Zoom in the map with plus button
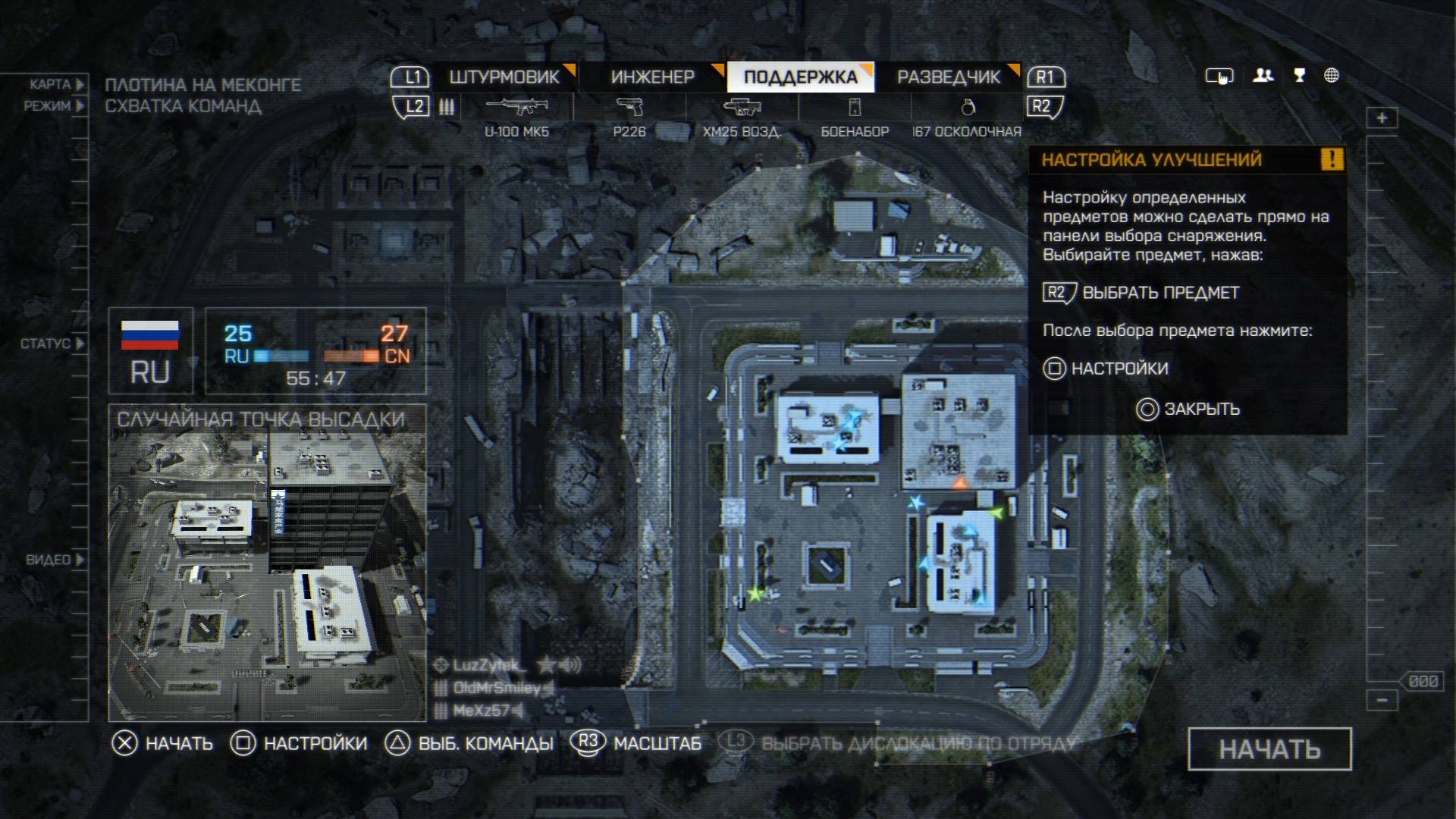This screenshot has height=819, width=1456. click(x=1382, y=118)
